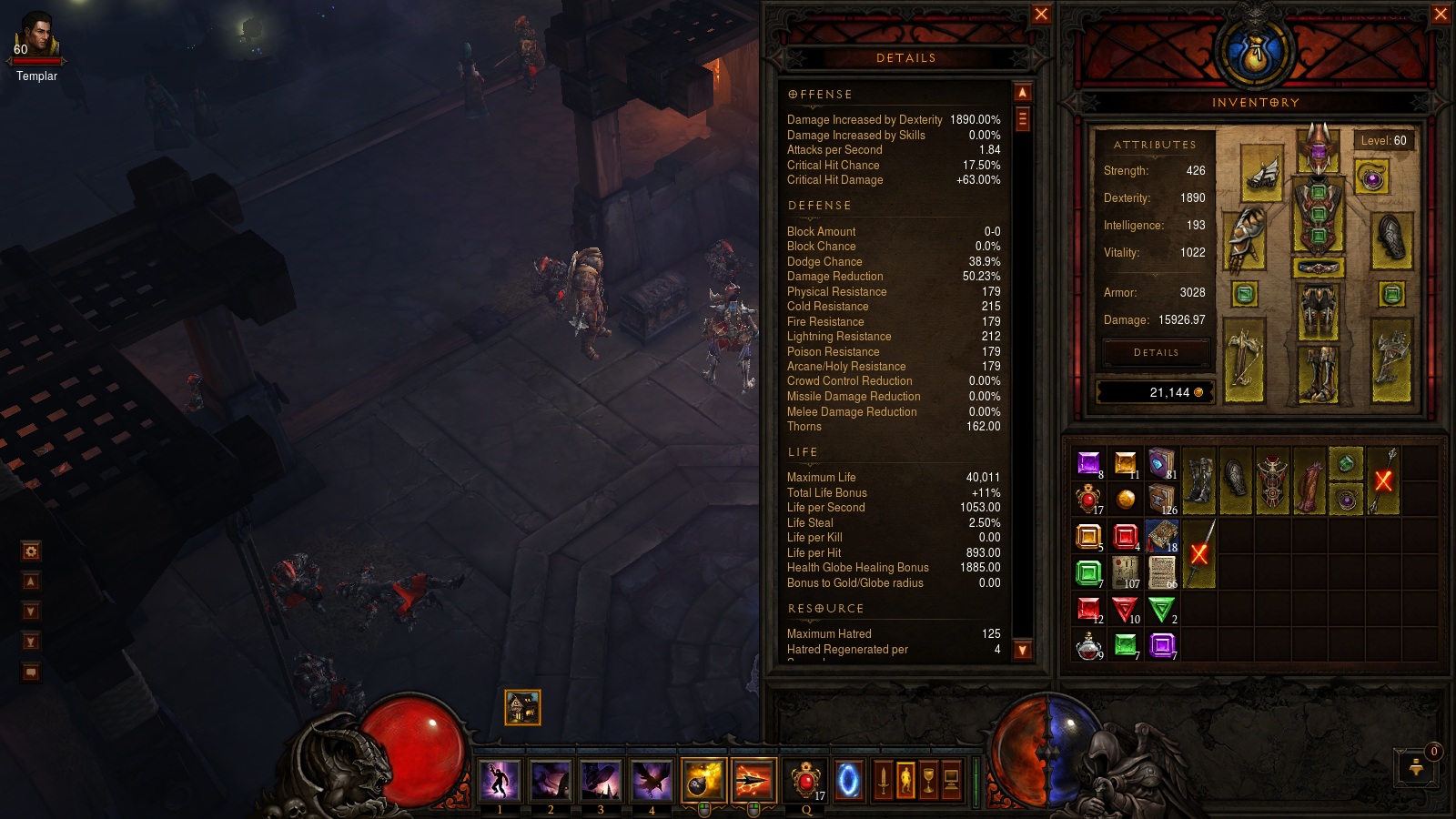The image size is (1456, 819).
Task: Toggle the Details button under Attributes
Action: click(x=1156, y=352)
